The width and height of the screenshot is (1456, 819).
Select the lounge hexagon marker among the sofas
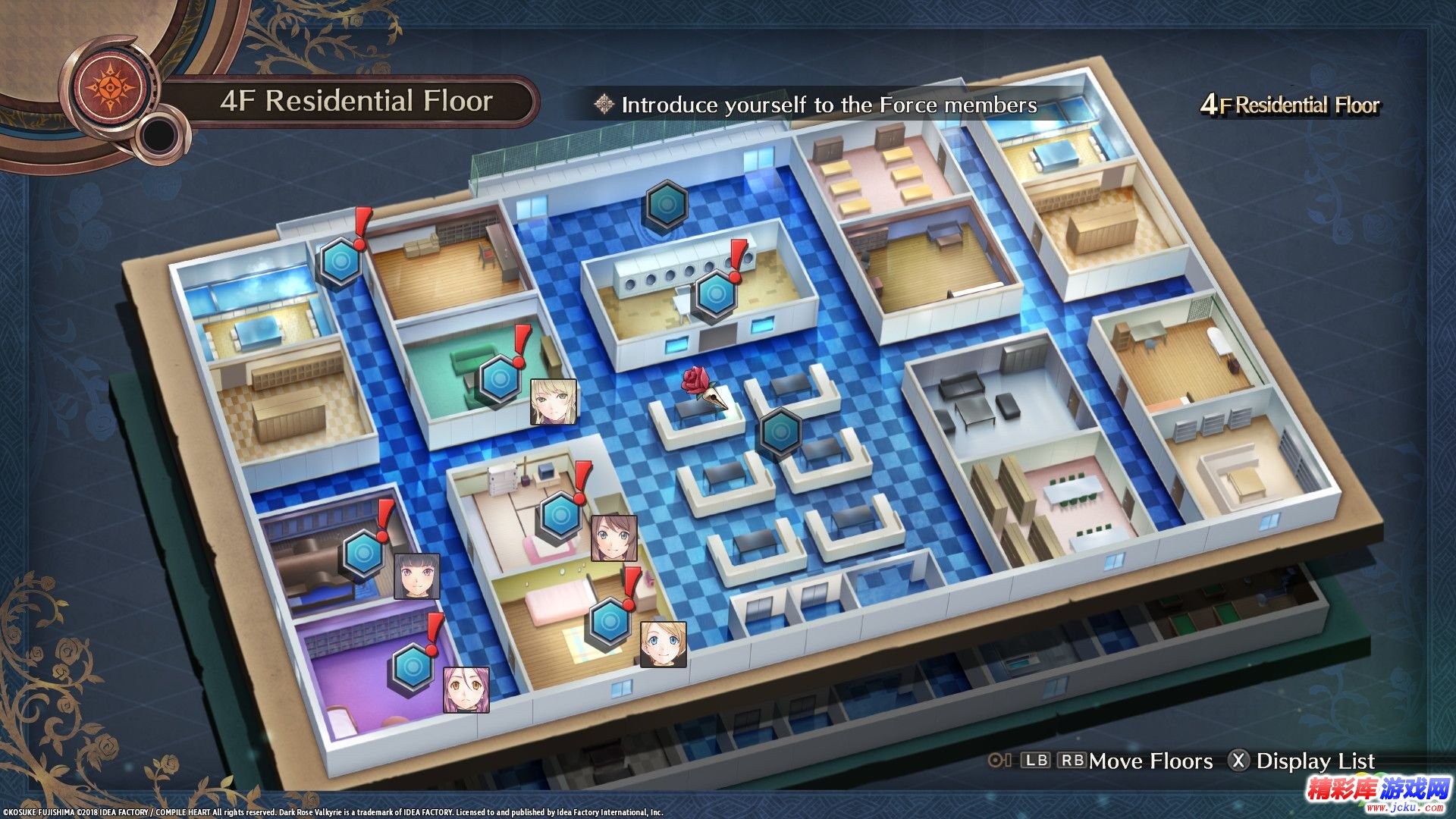point(780,432)
